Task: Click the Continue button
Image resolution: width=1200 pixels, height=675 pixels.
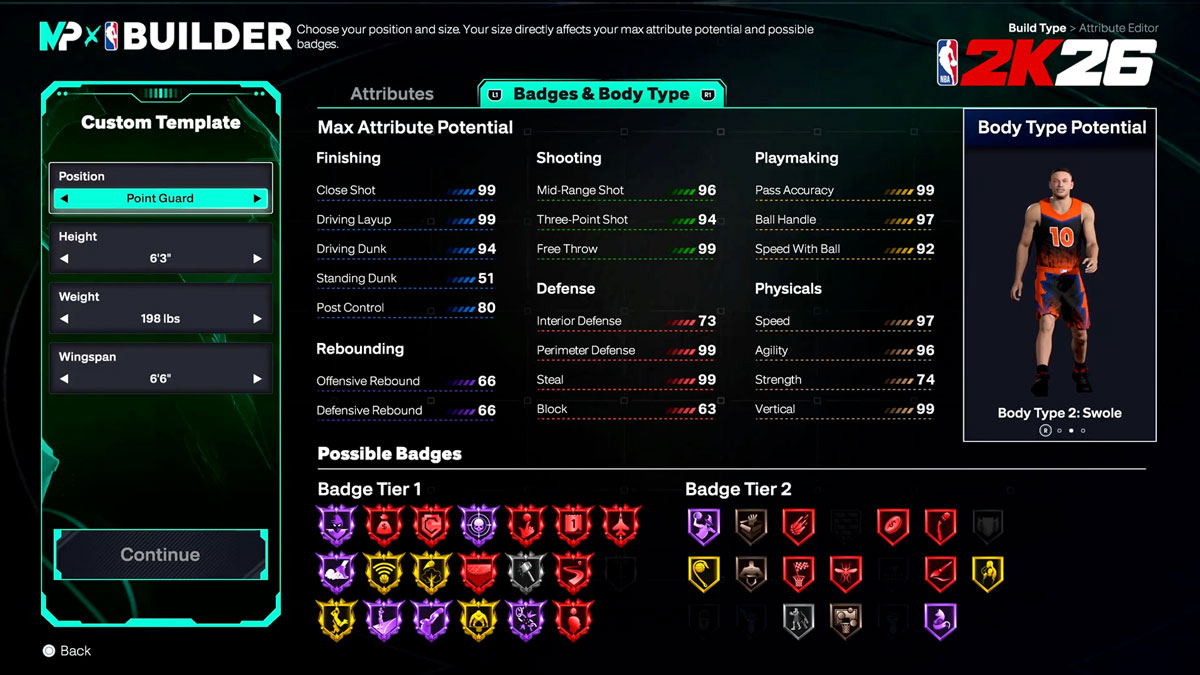Action: click(160, 555)
